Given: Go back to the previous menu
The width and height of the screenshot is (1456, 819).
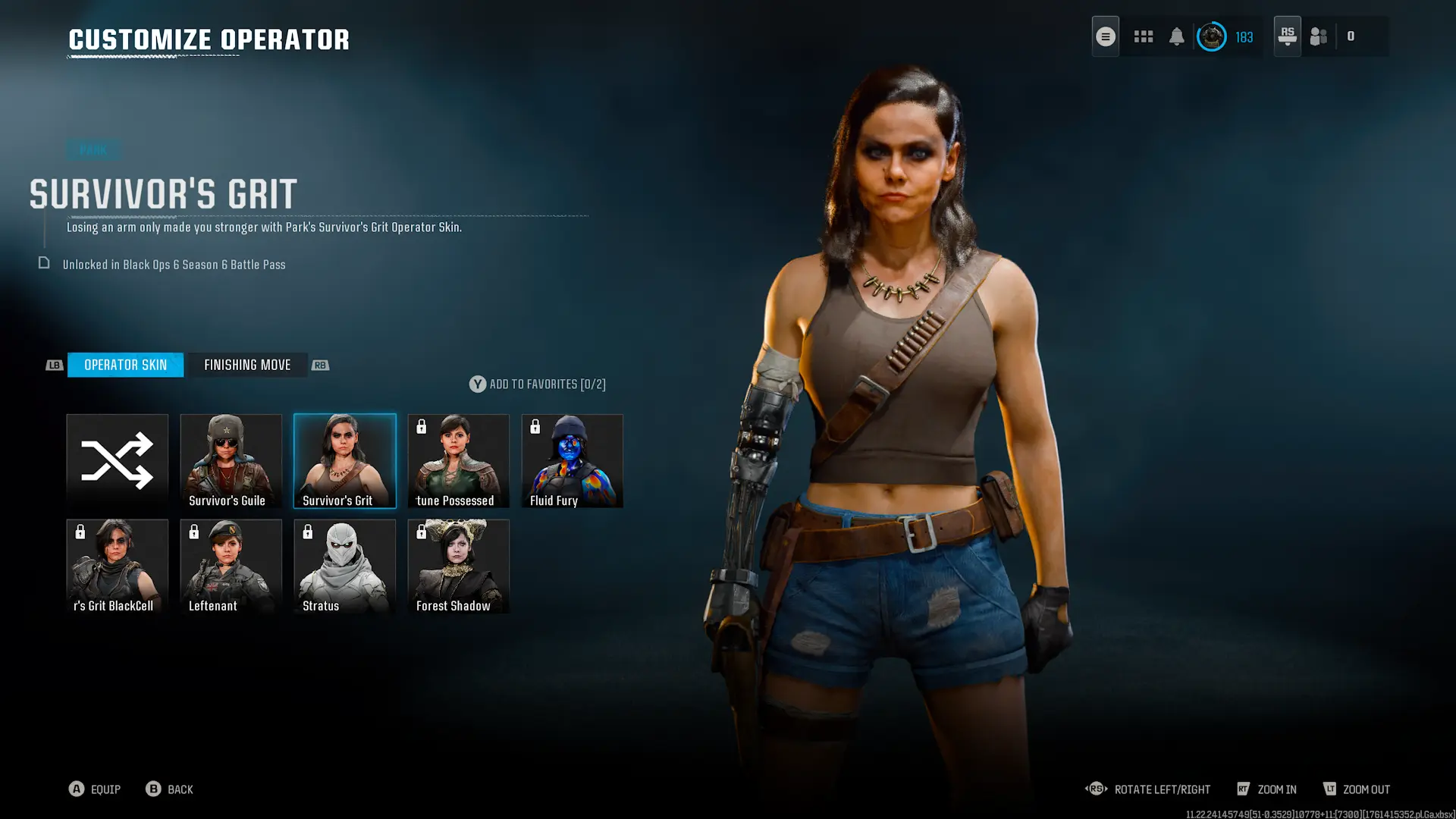Looking at the screenshot, I should (170, 789).
